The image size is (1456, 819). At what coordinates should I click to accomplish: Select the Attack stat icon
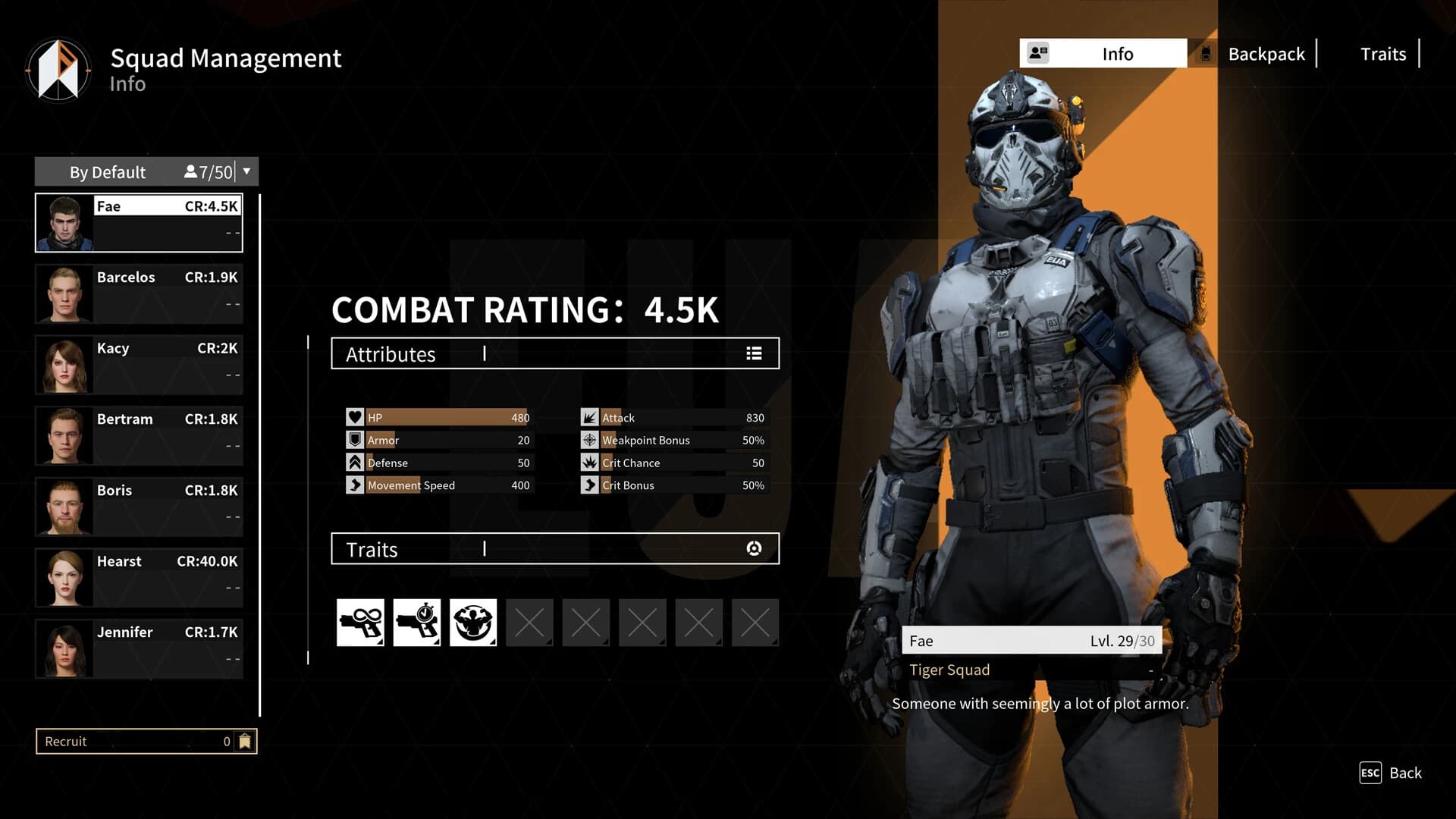tap(589, 416)
